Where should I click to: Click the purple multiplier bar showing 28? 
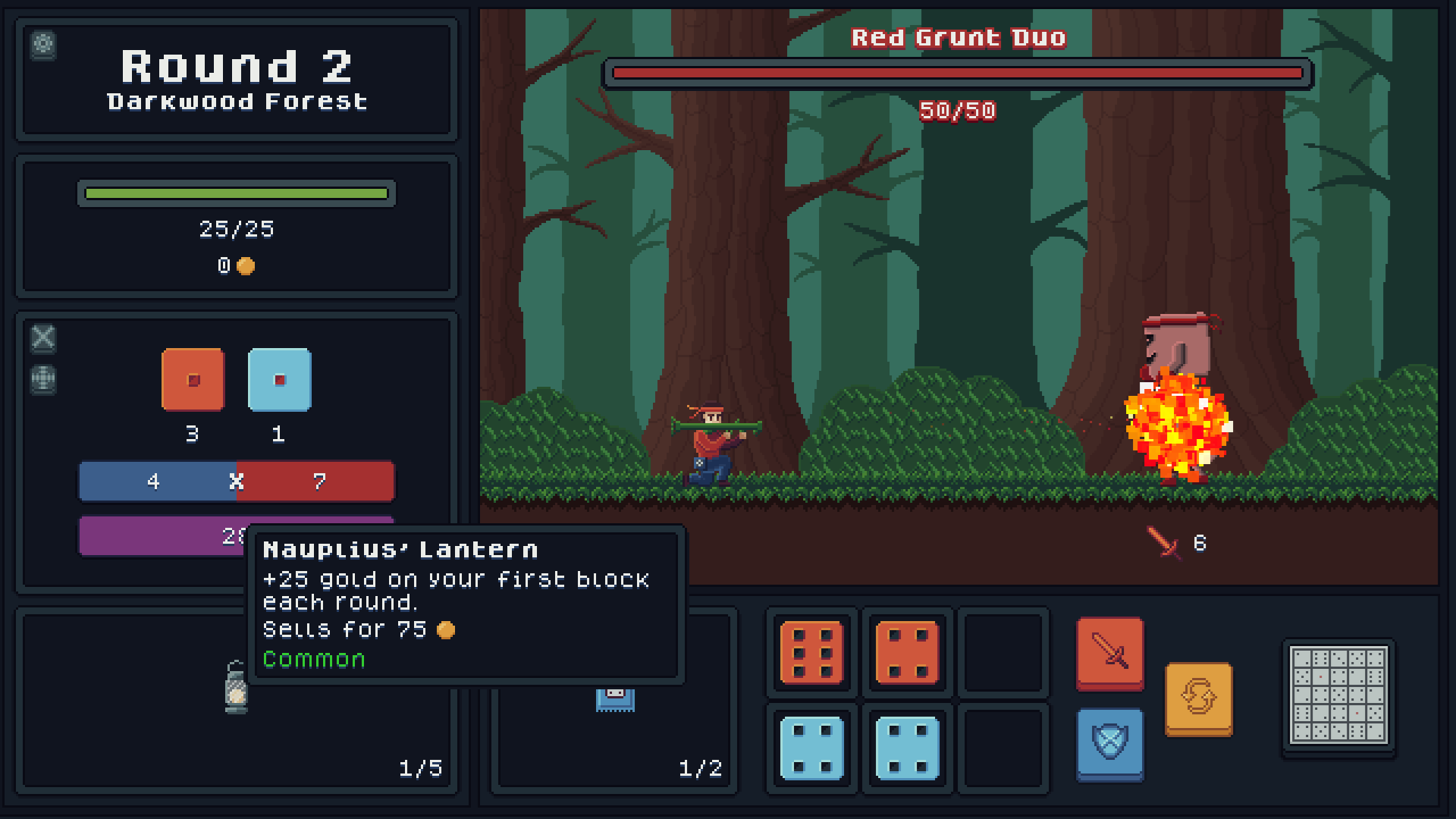(x=152, y=535)
